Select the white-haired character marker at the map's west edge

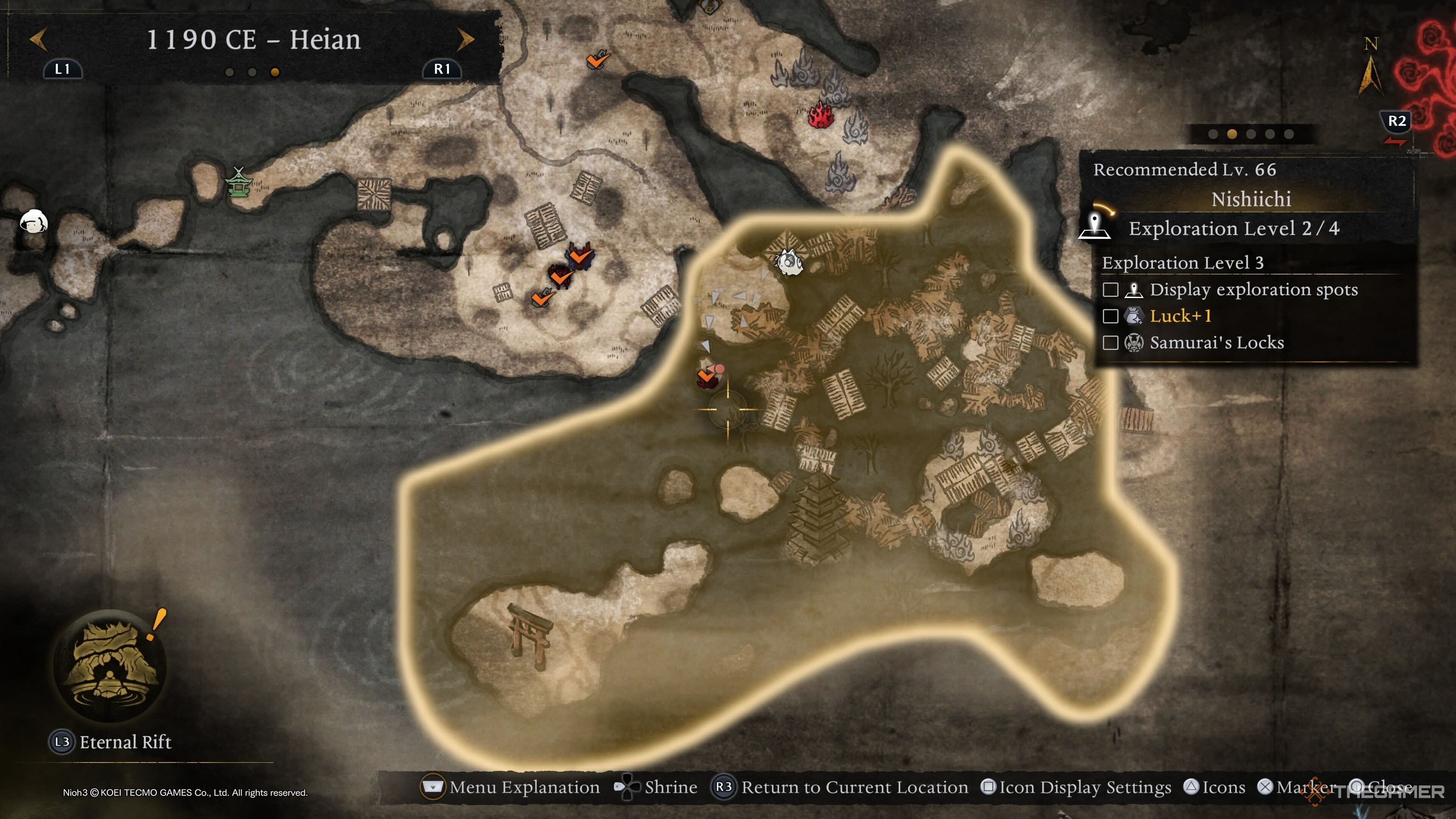(33, 221)
